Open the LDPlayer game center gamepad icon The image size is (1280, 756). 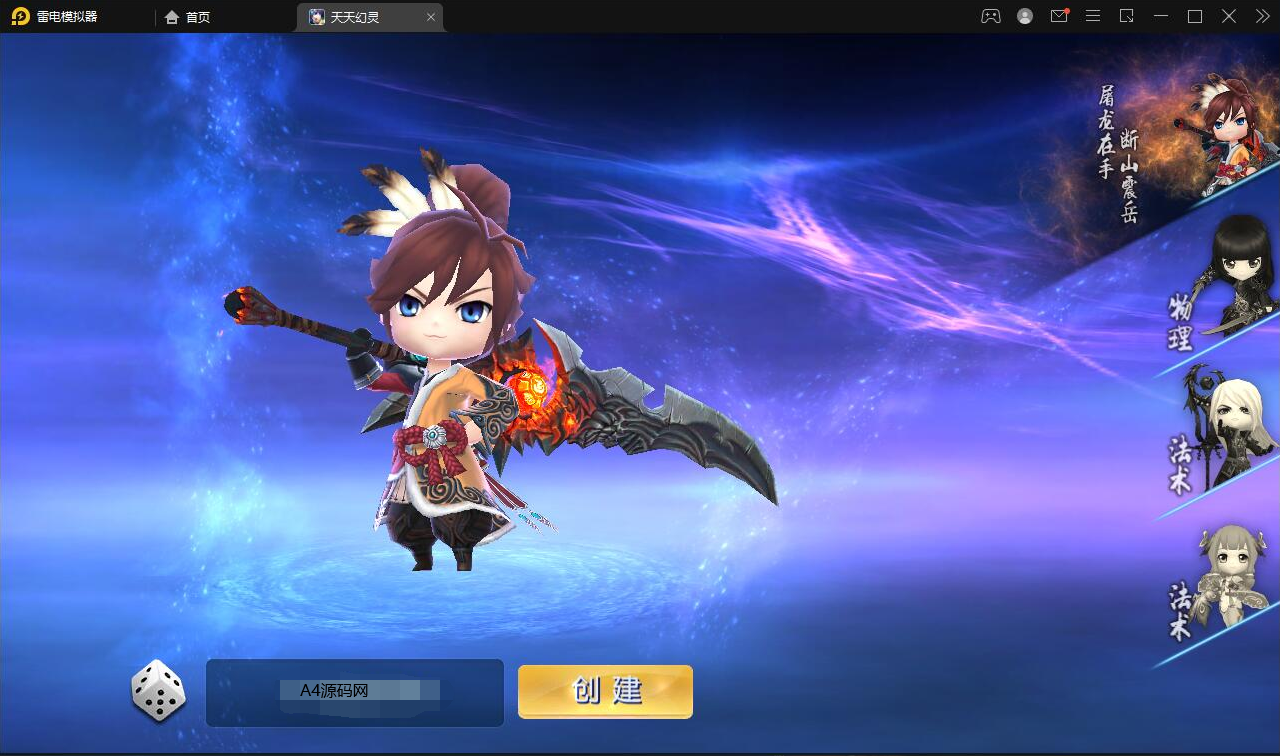(990, 16)
